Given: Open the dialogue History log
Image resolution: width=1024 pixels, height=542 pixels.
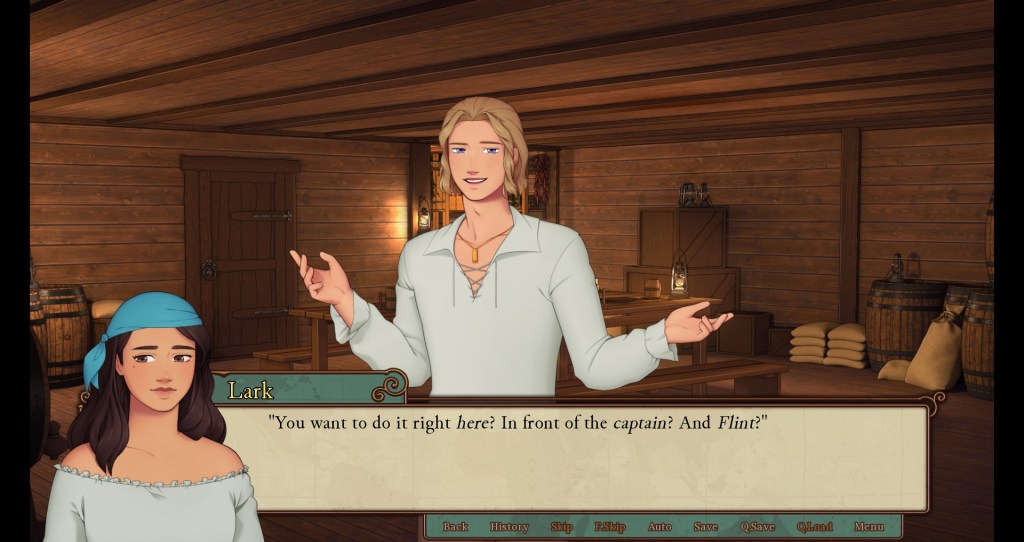Looking at the screenshot, I should click(509, 527).
